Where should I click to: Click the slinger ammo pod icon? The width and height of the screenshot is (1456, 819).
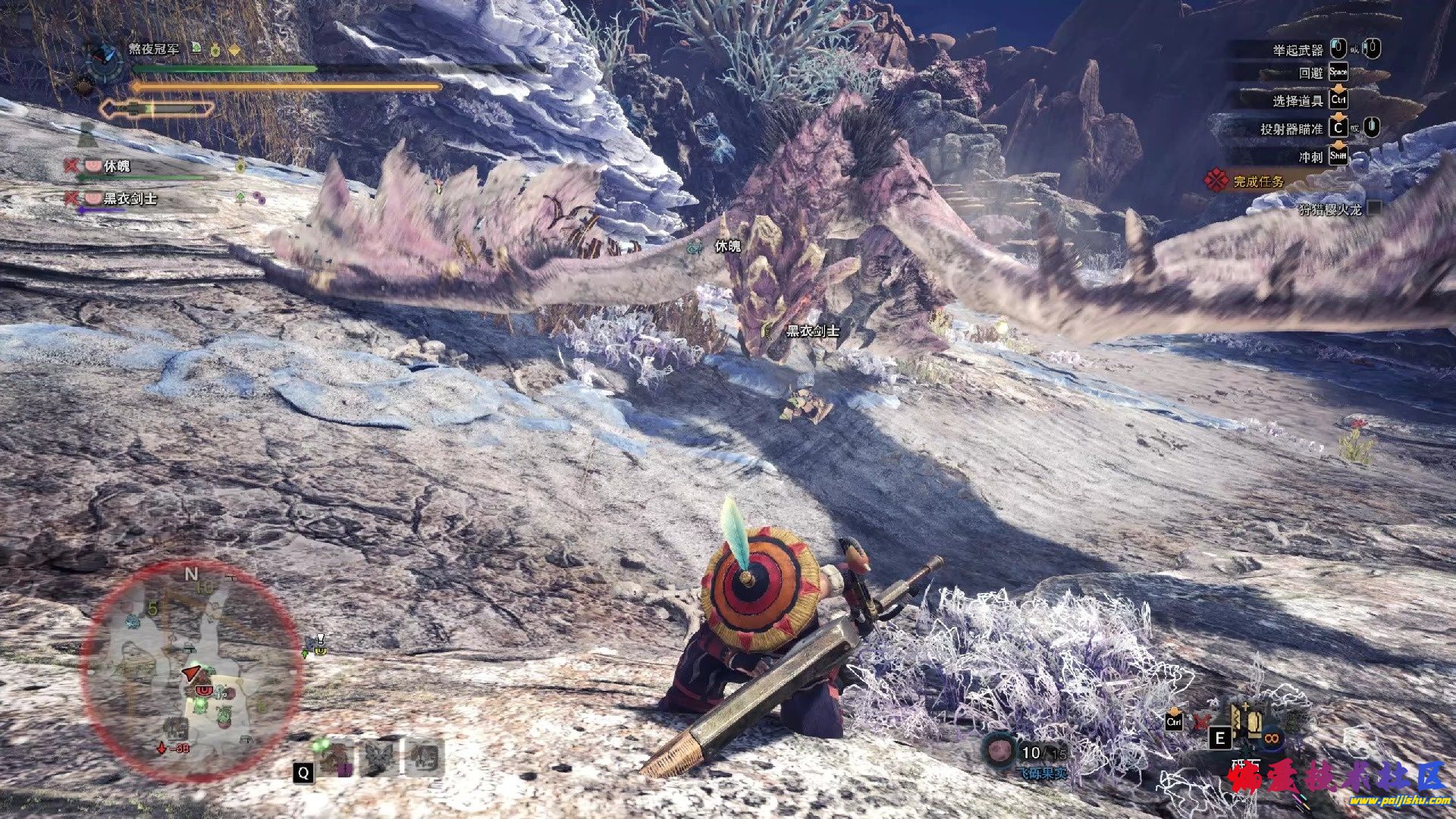pos(999,751)
